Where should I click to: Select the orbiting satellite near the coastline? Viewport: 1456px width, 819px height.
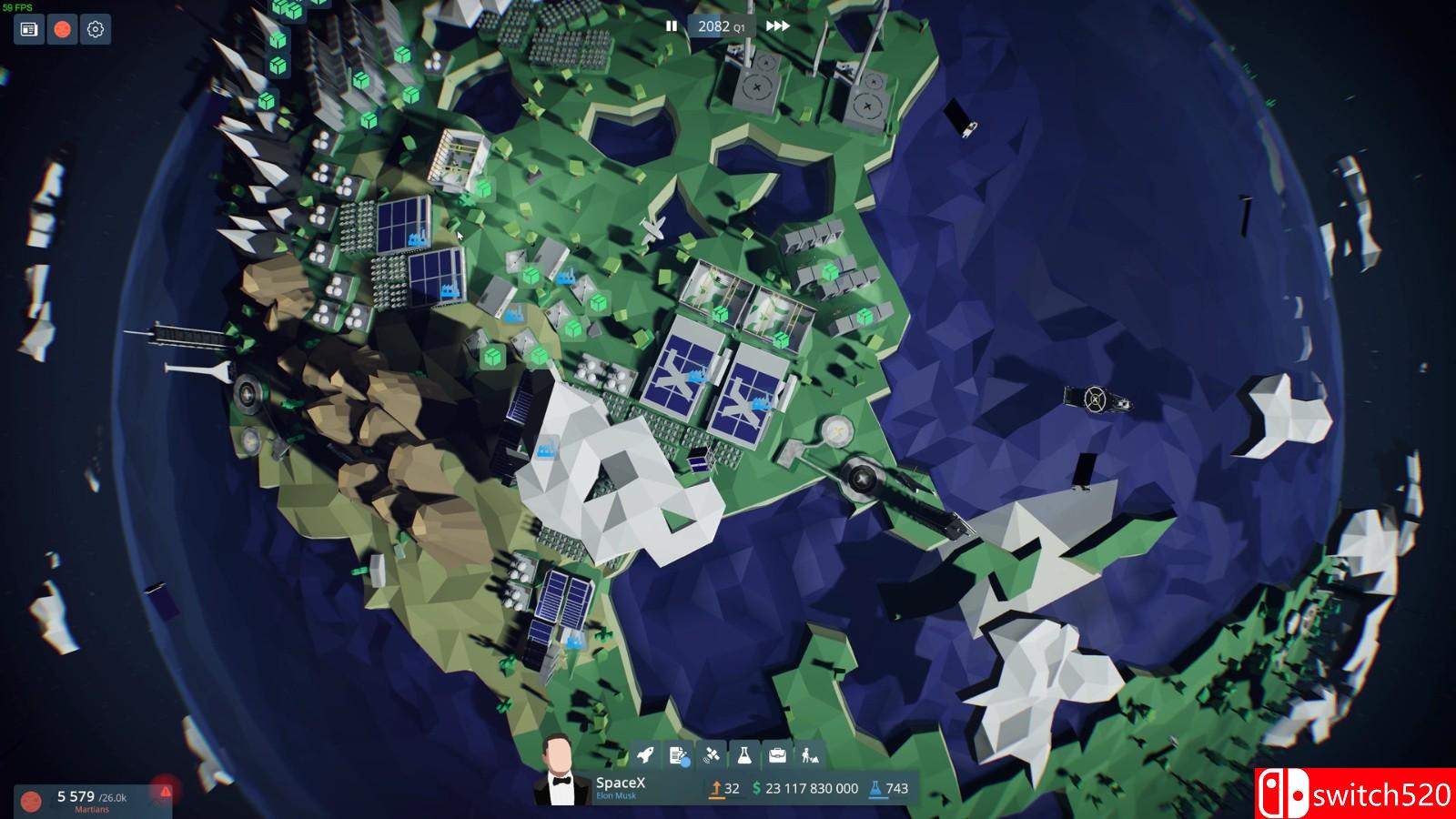point(1095,400)
